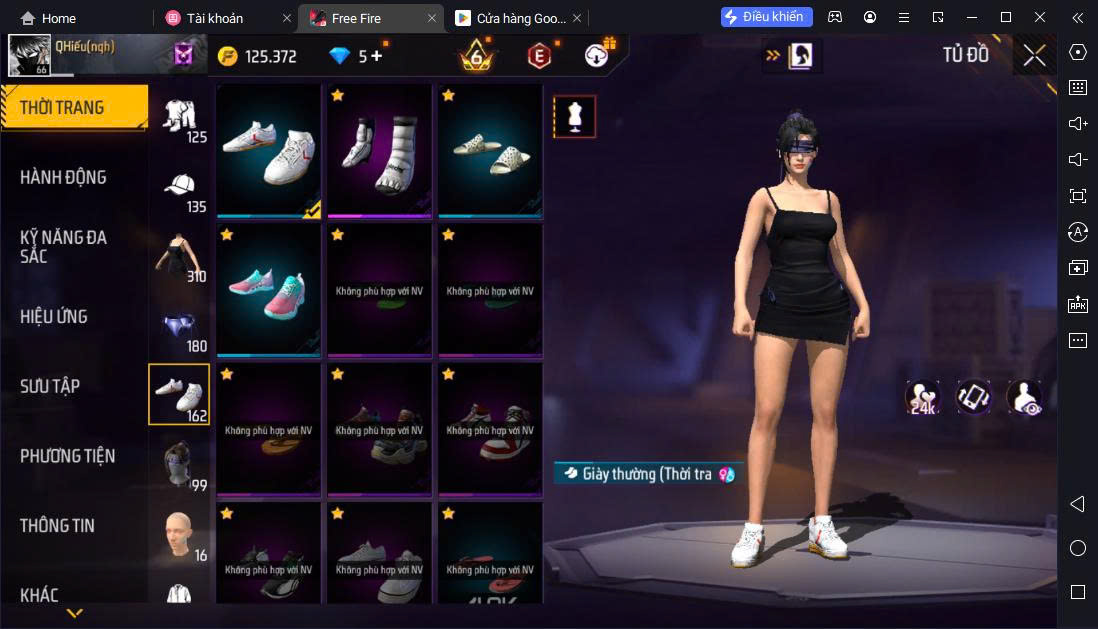Open the head face category with 16 items
The image size is (1098, 629).
(x=180, y=536)
